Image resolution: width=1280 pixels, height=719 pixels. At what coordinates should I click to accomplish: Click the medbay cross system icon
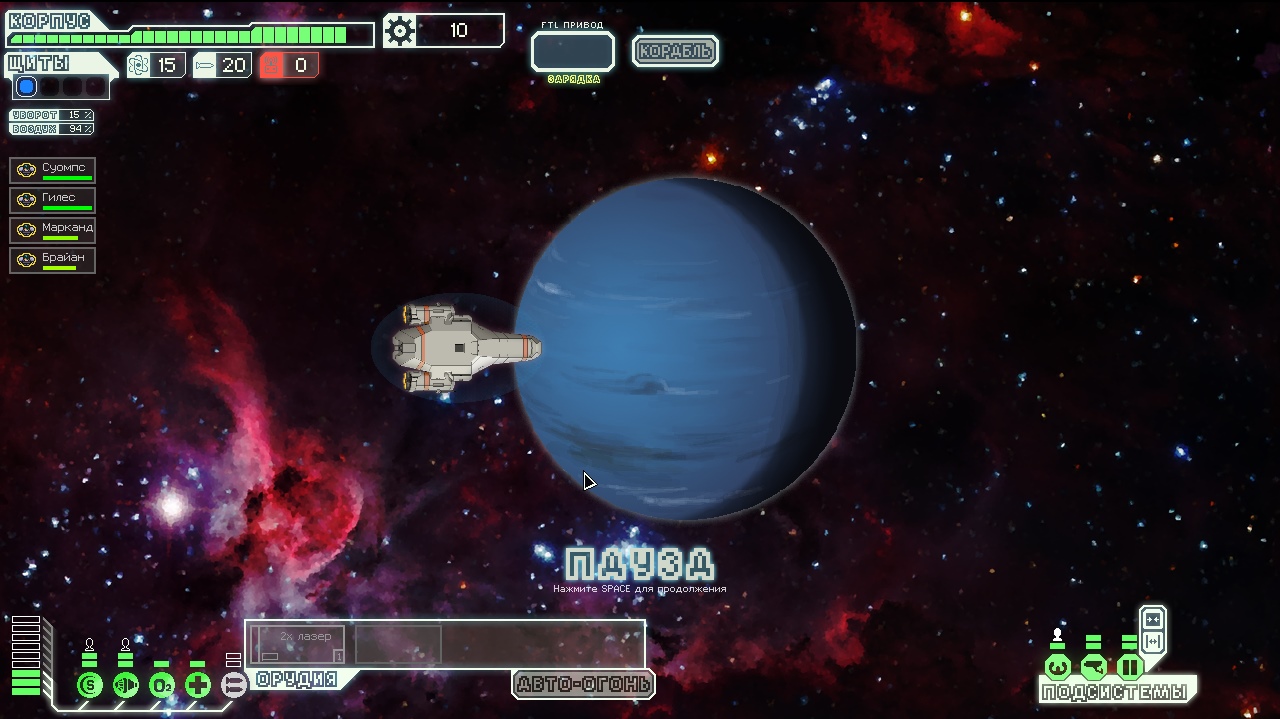198,685
